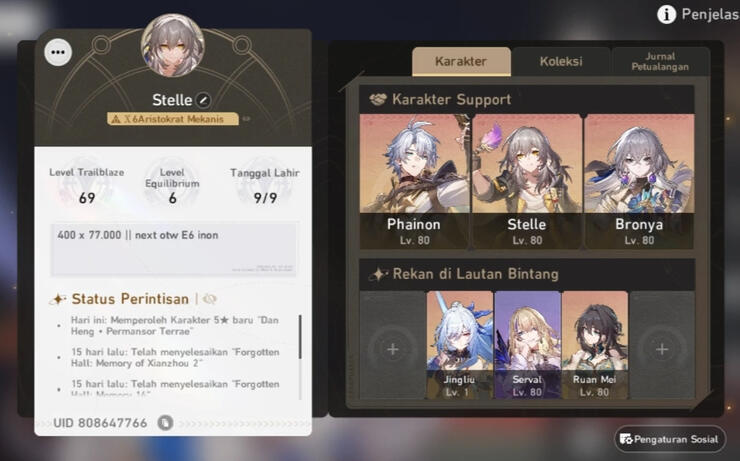This screenshot has width=740, height=461.
Task: Open Pengaturan Sosial settings
Action: (x=670, y=438)
